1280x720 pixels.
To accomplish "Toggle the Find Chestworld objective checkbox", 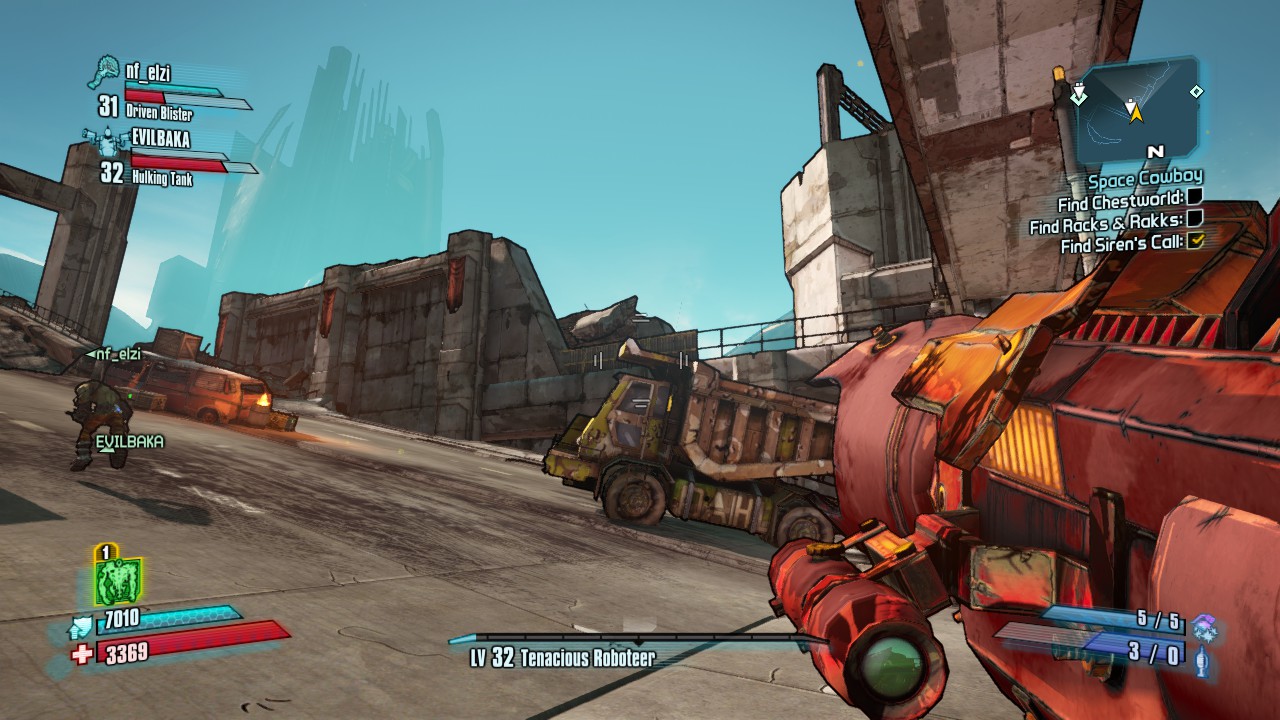I will pyautogui.click(x=1194, y=199).
